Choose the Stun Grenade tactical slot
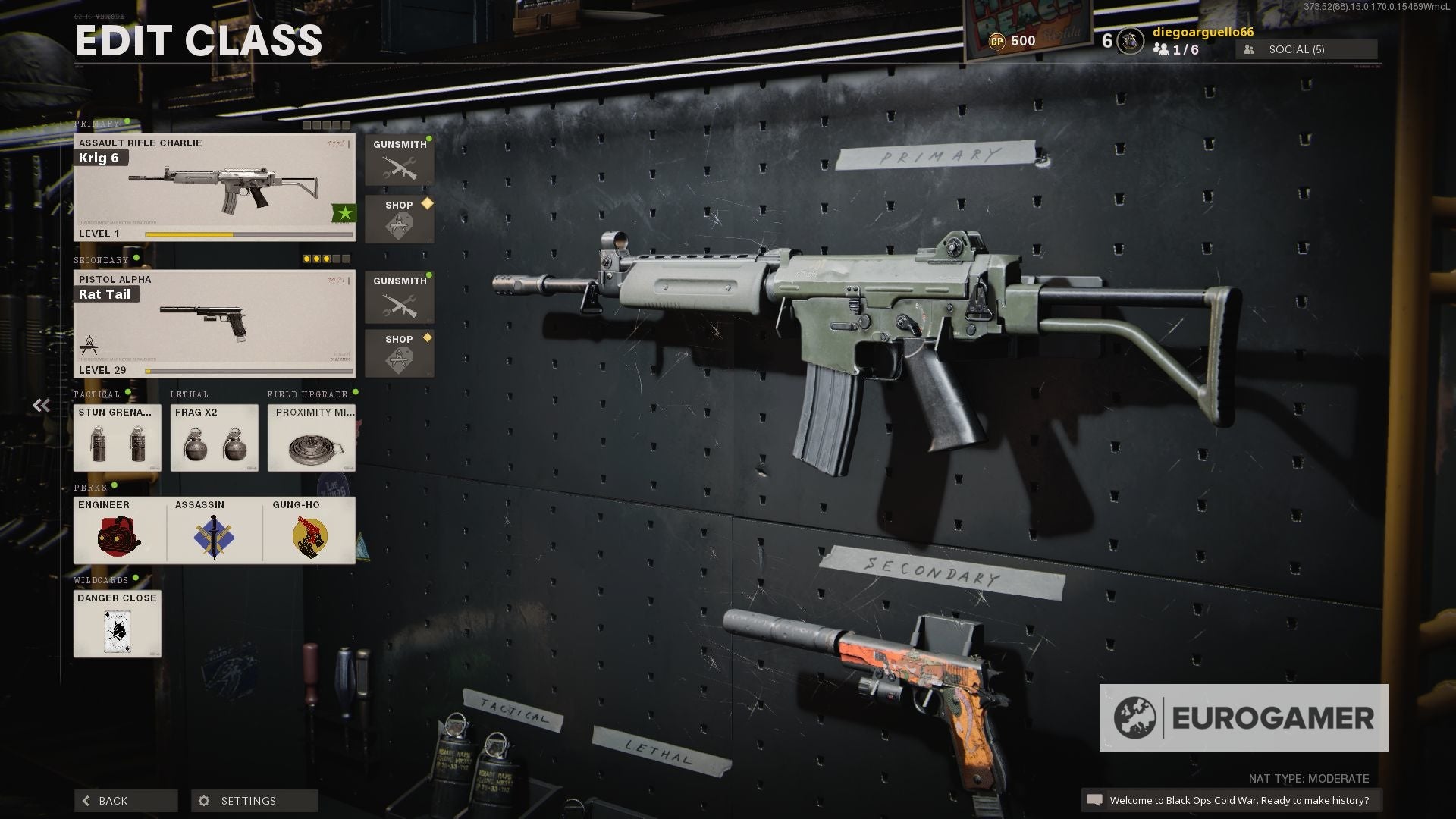This screenshot has height=819, width=1456. click(x=117, y=438)
